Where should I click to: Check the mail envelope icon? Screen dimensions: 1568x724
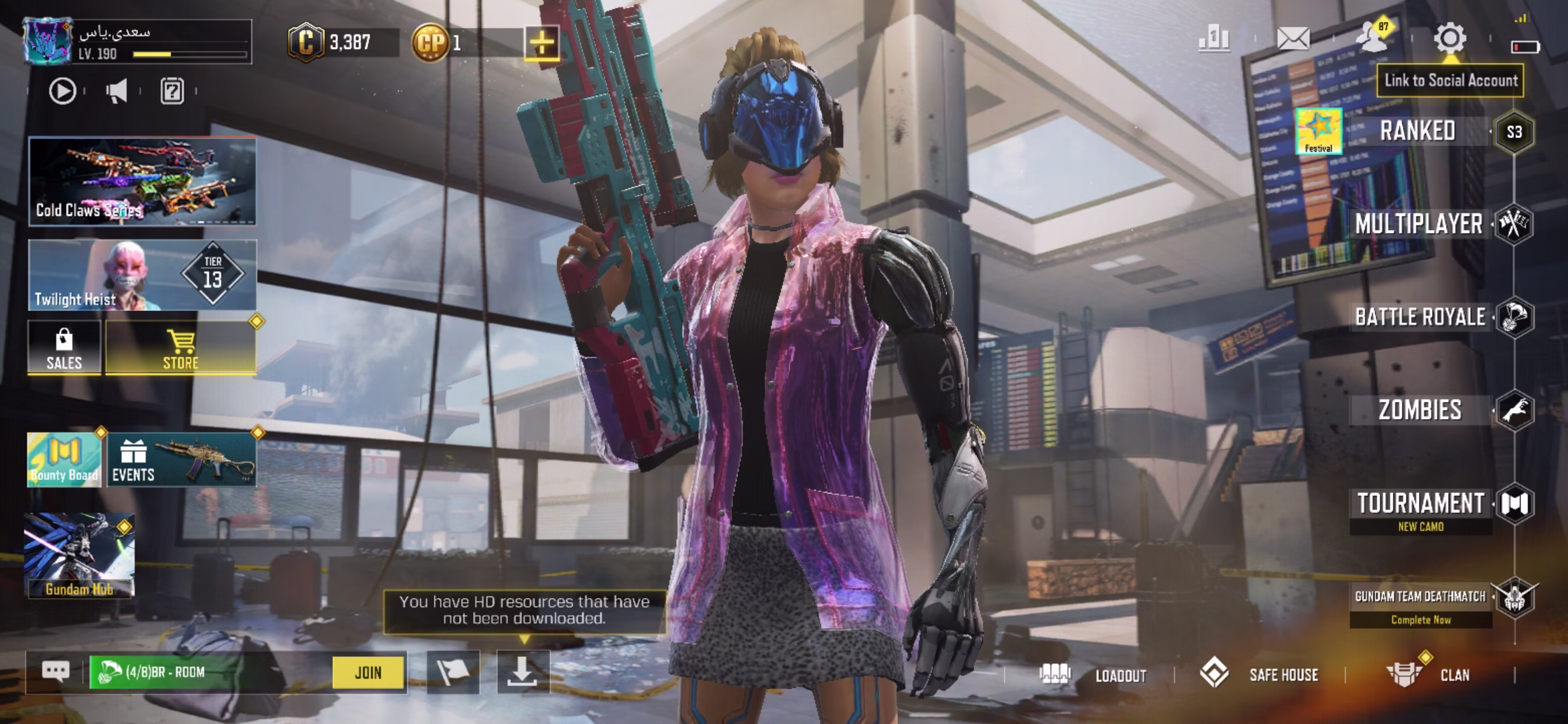(1293, 38)
